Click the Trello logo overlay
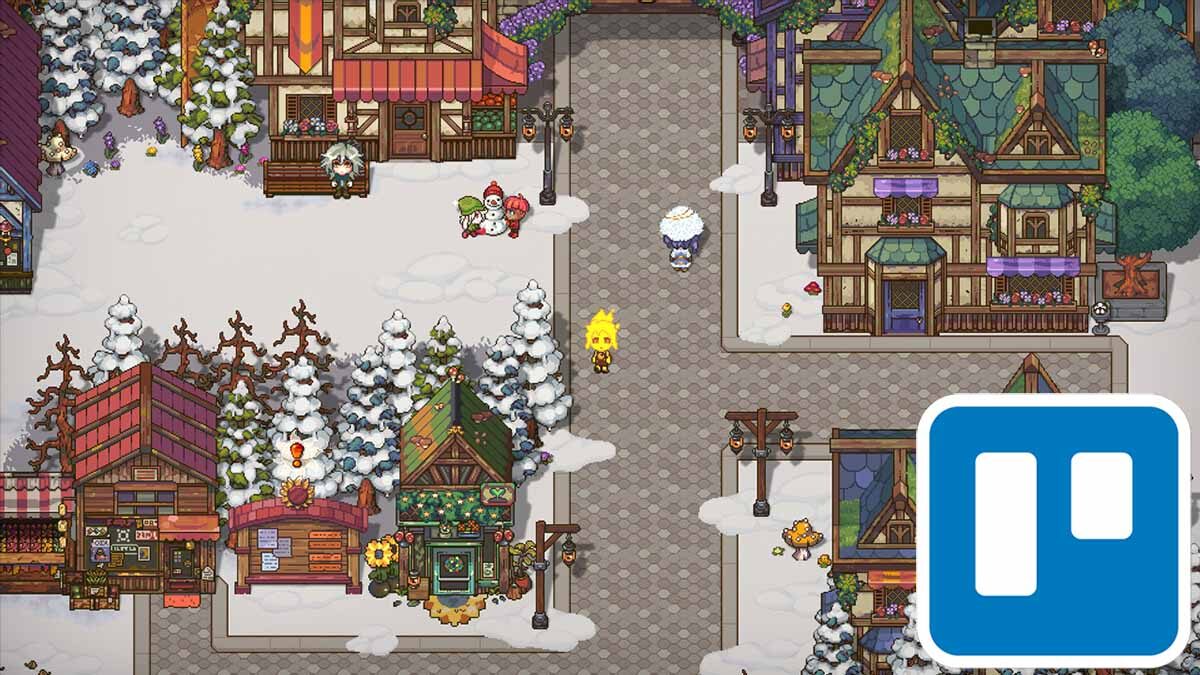The height and width of the screenshot is (675, 1200). coord(1053,530)
